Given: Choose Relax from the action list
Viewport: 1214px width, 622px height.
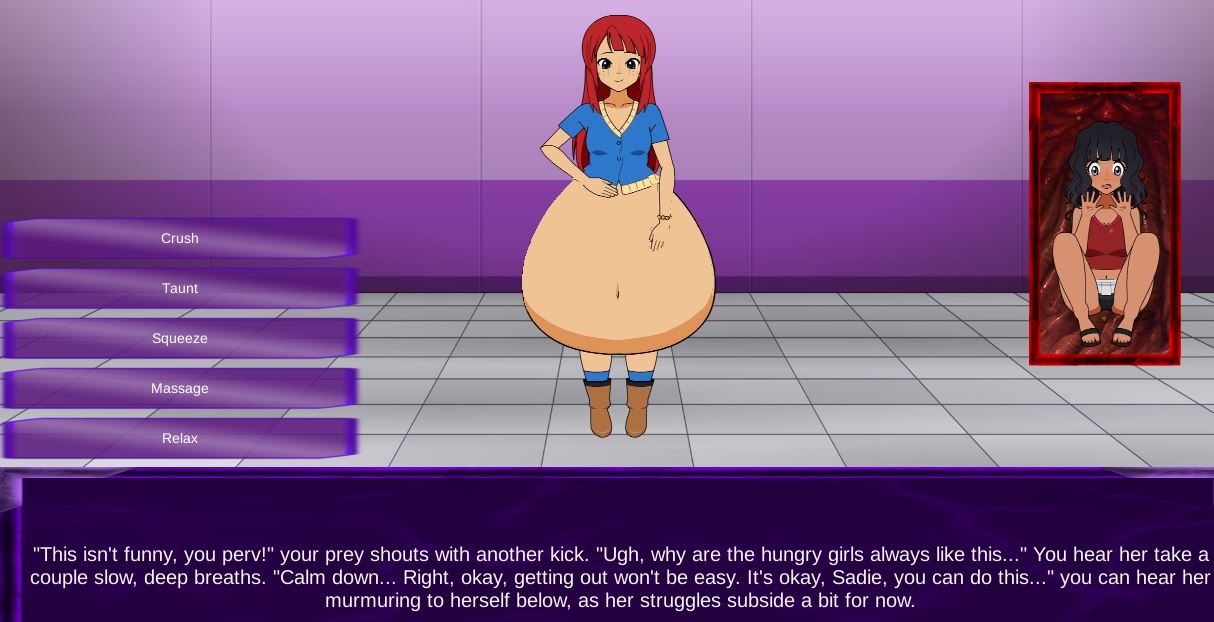Looking at the screenshot, I should point(180,438).
